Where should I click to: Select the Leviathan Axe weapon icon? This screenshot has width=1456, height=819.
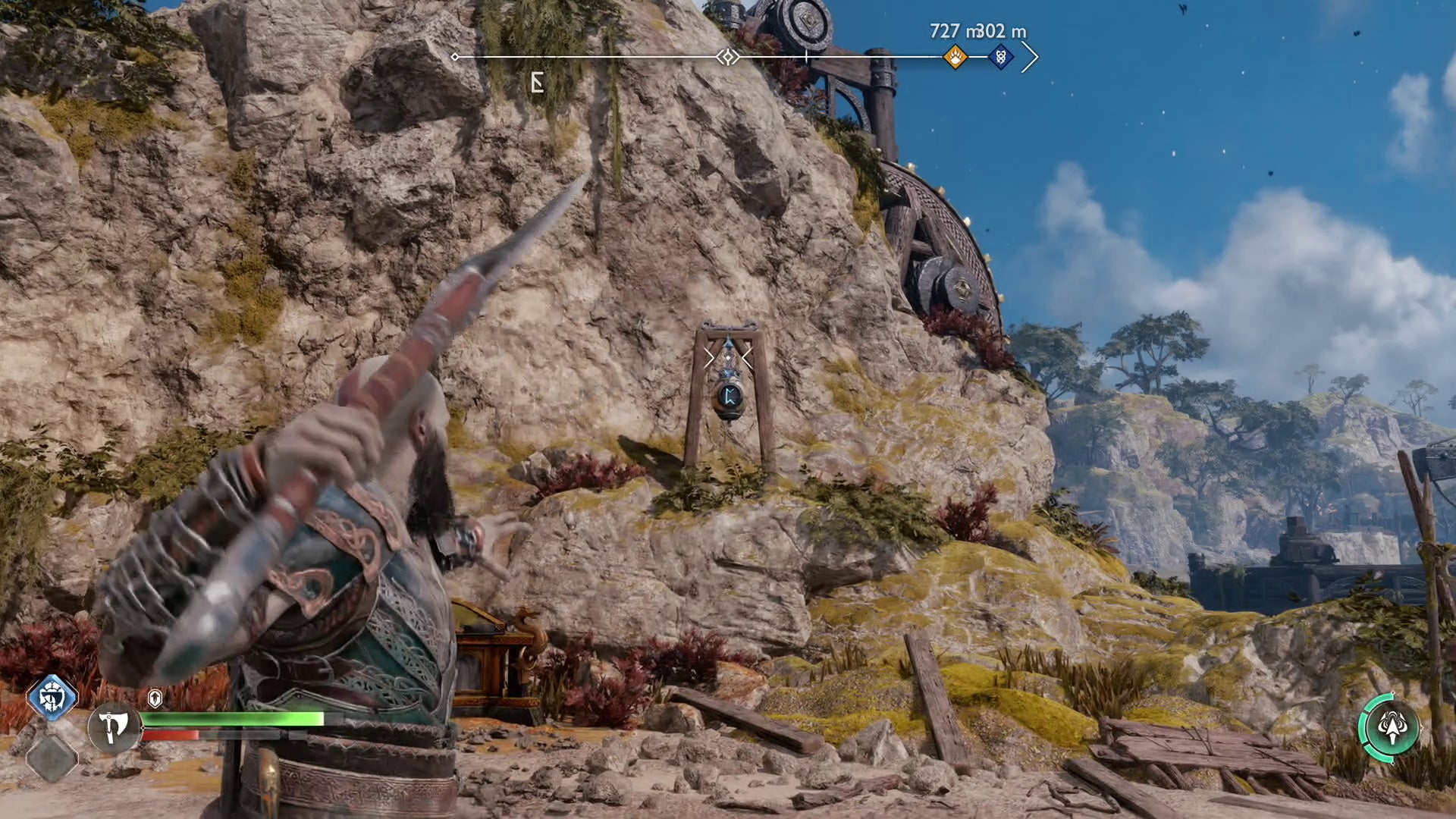click(x=114, y=728)
